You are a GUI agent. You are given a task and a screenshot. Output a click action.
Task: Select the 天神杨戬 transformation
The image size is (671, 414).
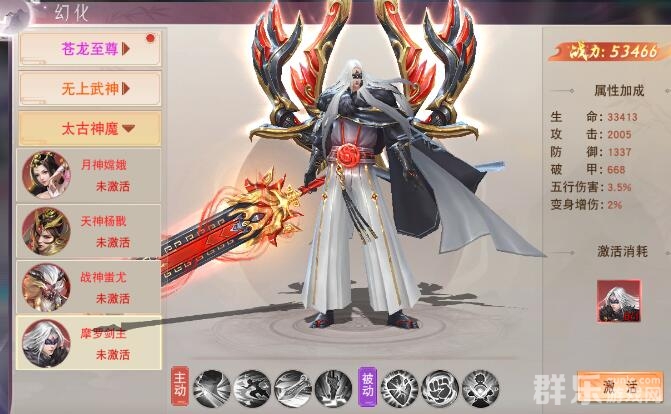(89, 230)
